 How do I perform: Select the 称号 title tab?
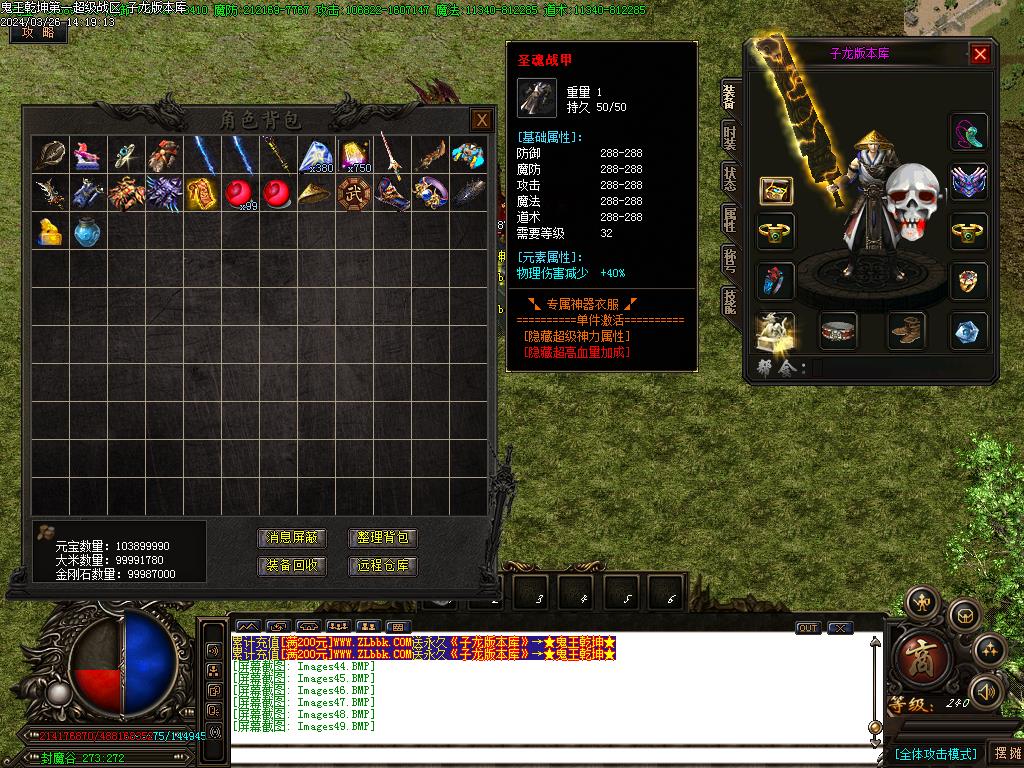[730, 260]
